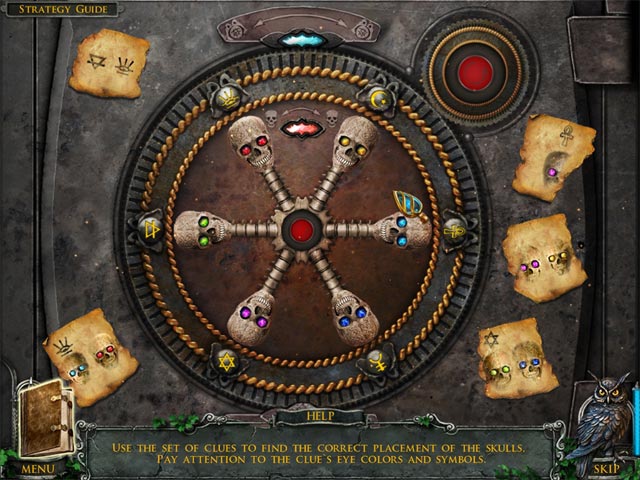Image resolution: width=640 pixels, height=480 pixels.
Task: Select the skull with red eyes
Action: [x=250, y=144]
